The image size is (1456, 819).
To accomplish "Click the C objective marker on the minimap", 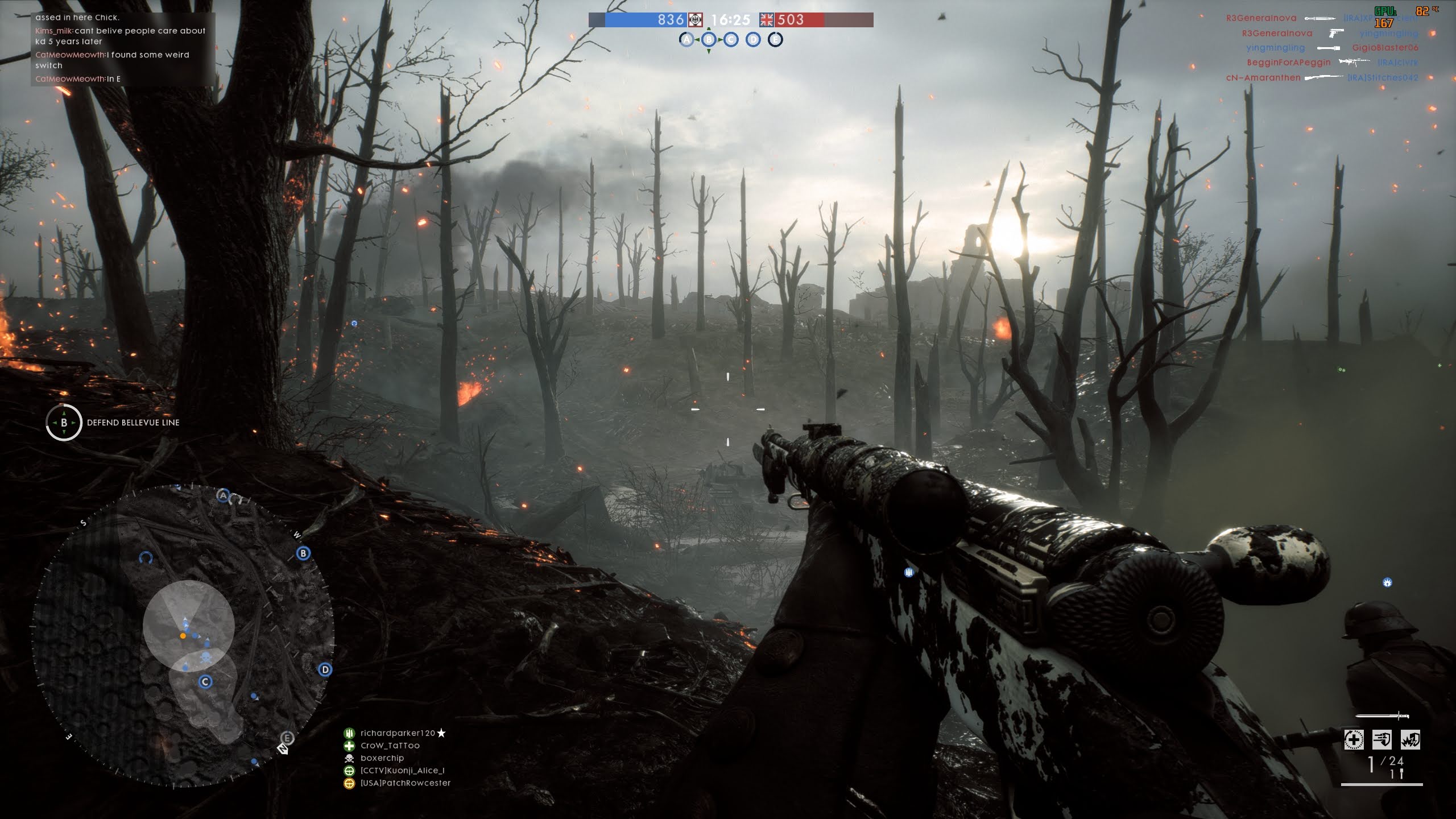I will click(205, 681).
